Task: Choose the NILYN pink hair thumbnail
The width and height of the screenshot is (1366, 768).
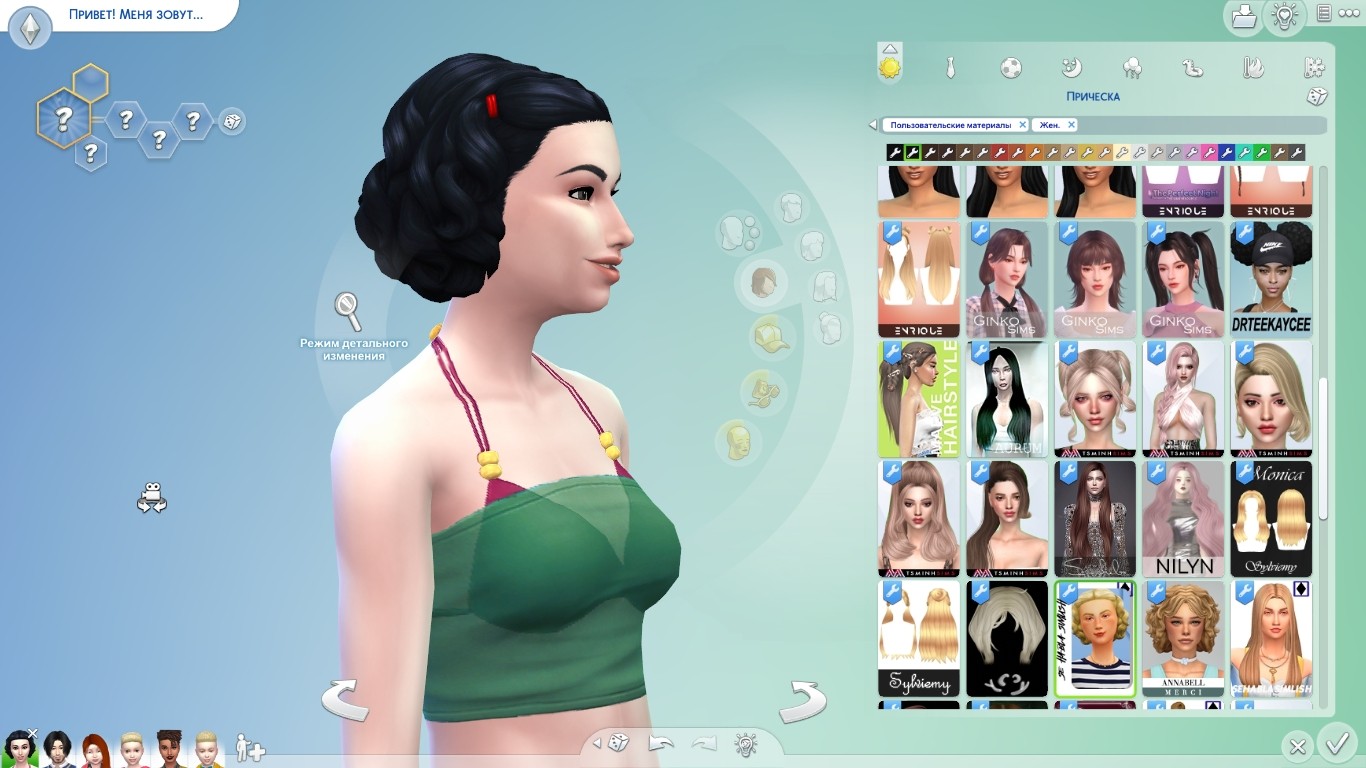Action: coord(1184,519)
